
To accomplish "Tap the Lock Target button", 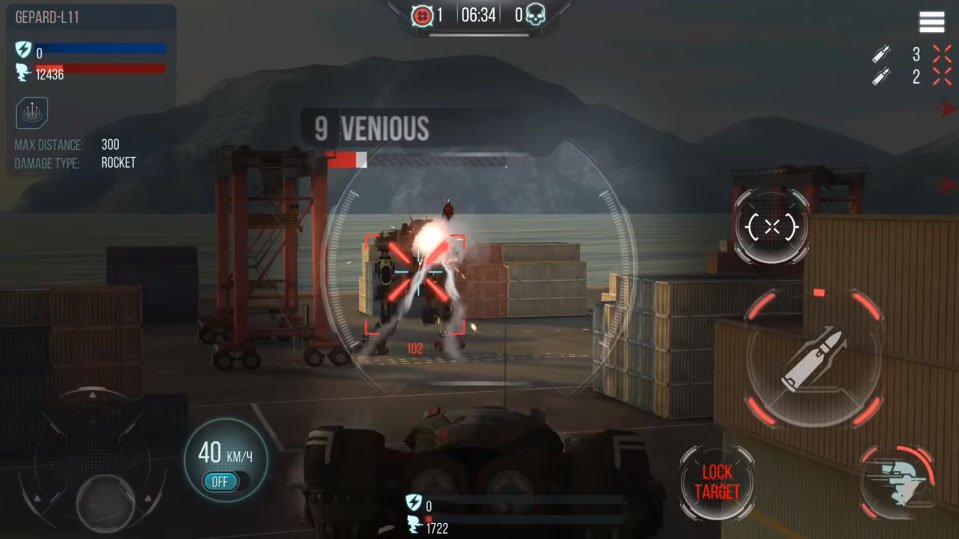I will point(717,482).
